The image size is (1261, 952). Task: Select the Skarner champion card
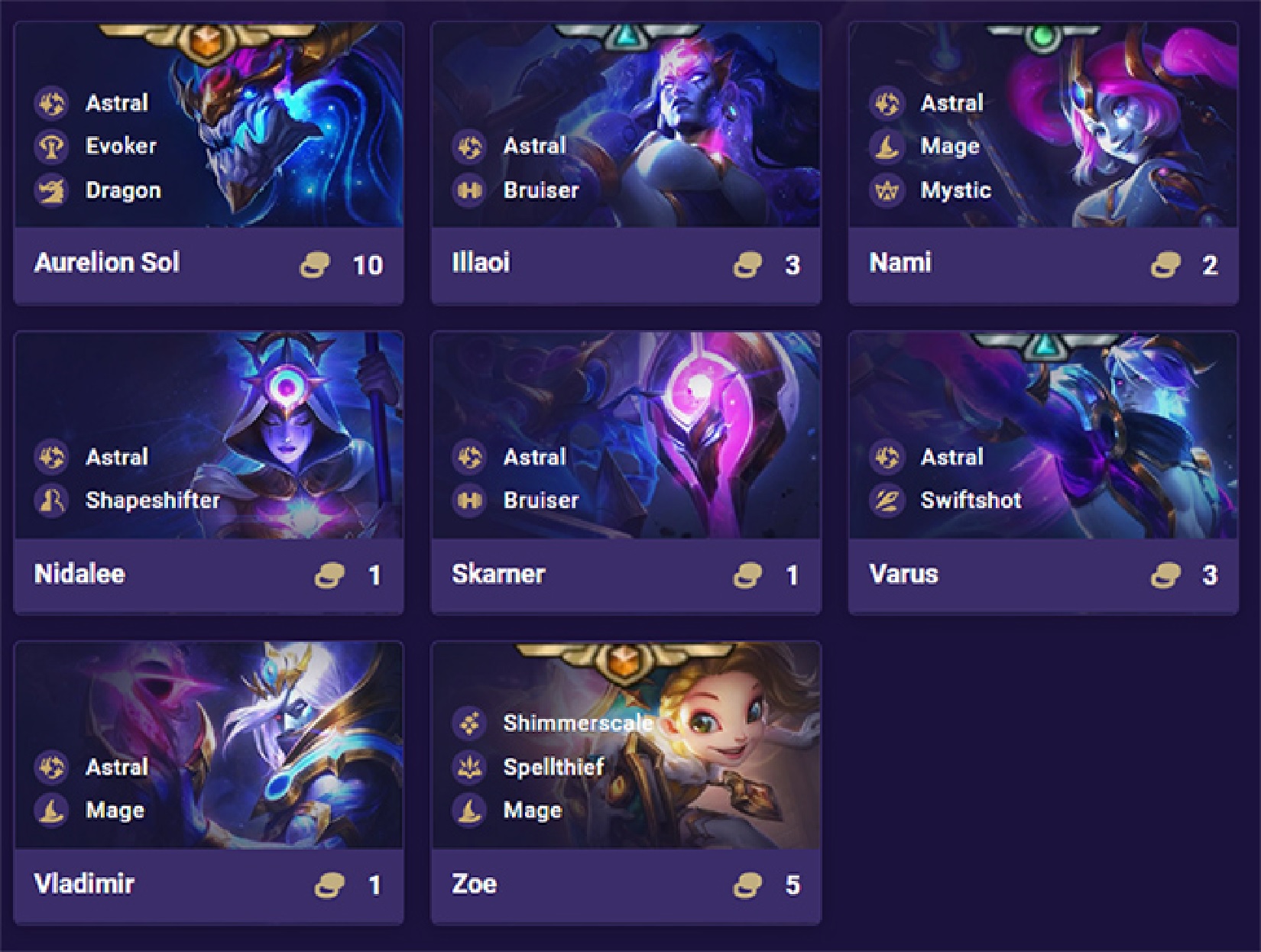pos(625,472)
